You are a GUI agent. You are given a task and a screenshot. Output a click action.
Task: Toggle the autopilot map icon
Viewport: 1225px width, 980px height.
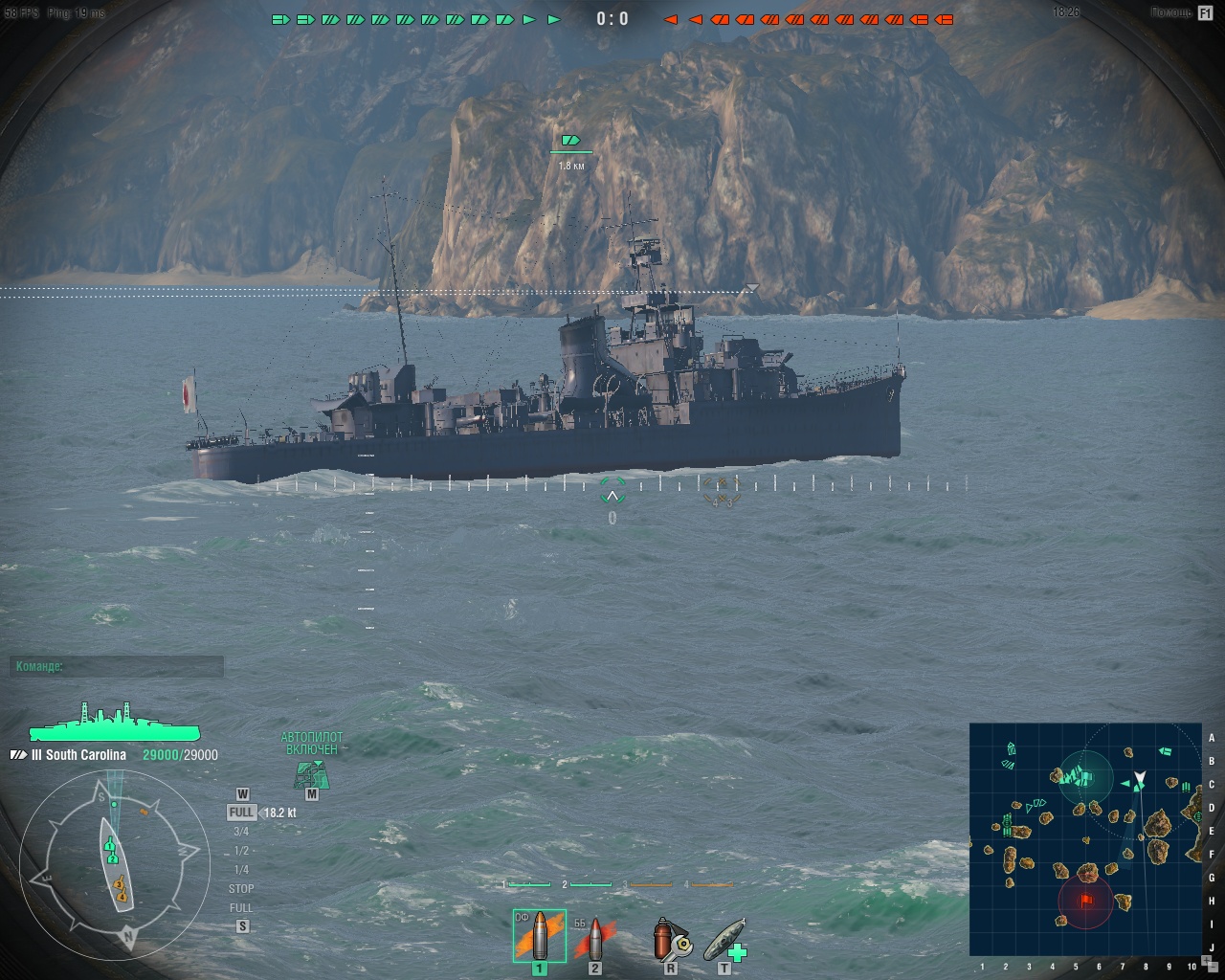pyautogui.click(x=311, y=775)
